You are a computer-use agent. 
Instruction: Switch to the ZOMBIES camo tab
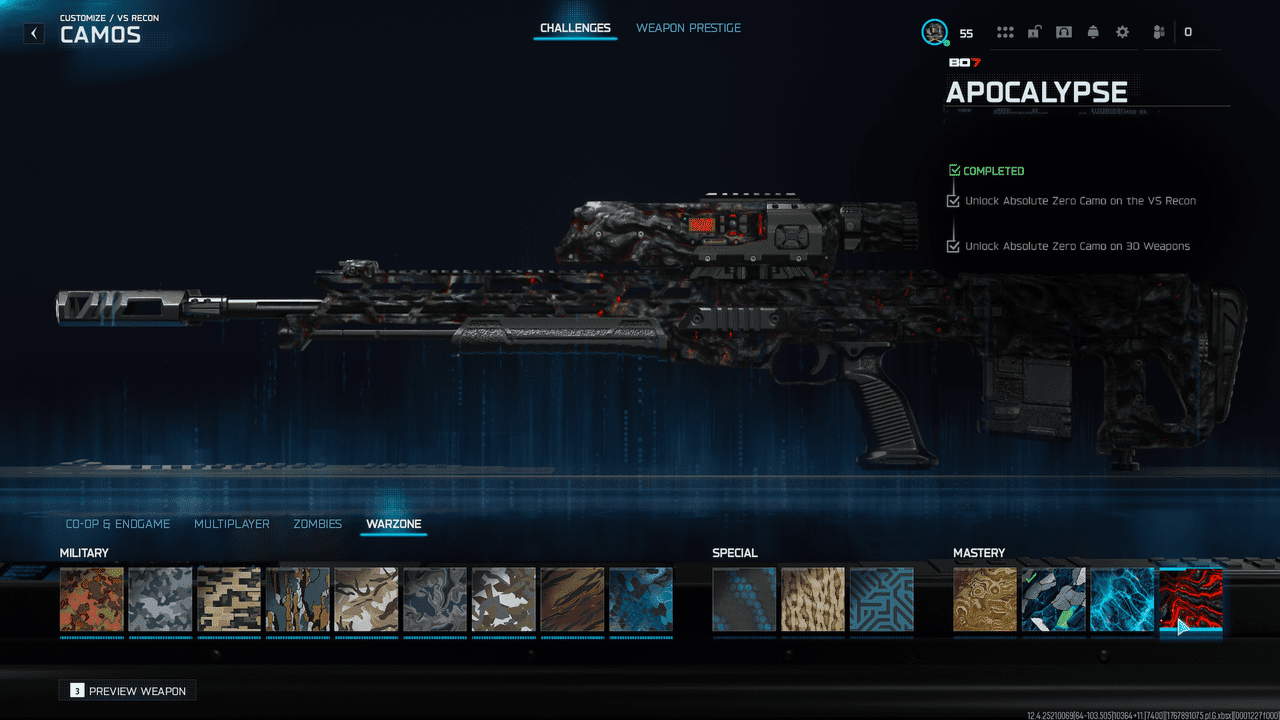[317, 523]
